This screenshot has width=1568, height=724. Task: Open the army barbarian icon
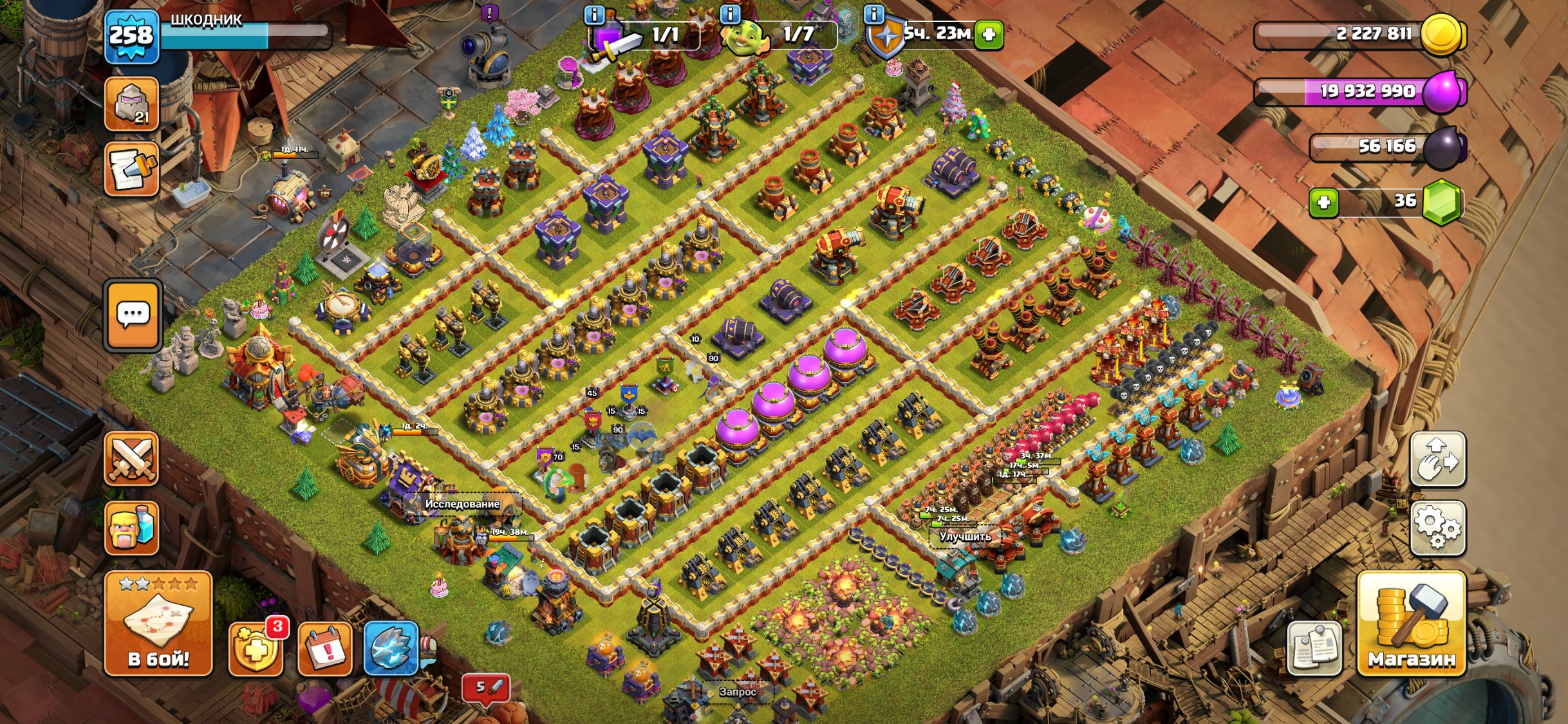click(132, 528)
